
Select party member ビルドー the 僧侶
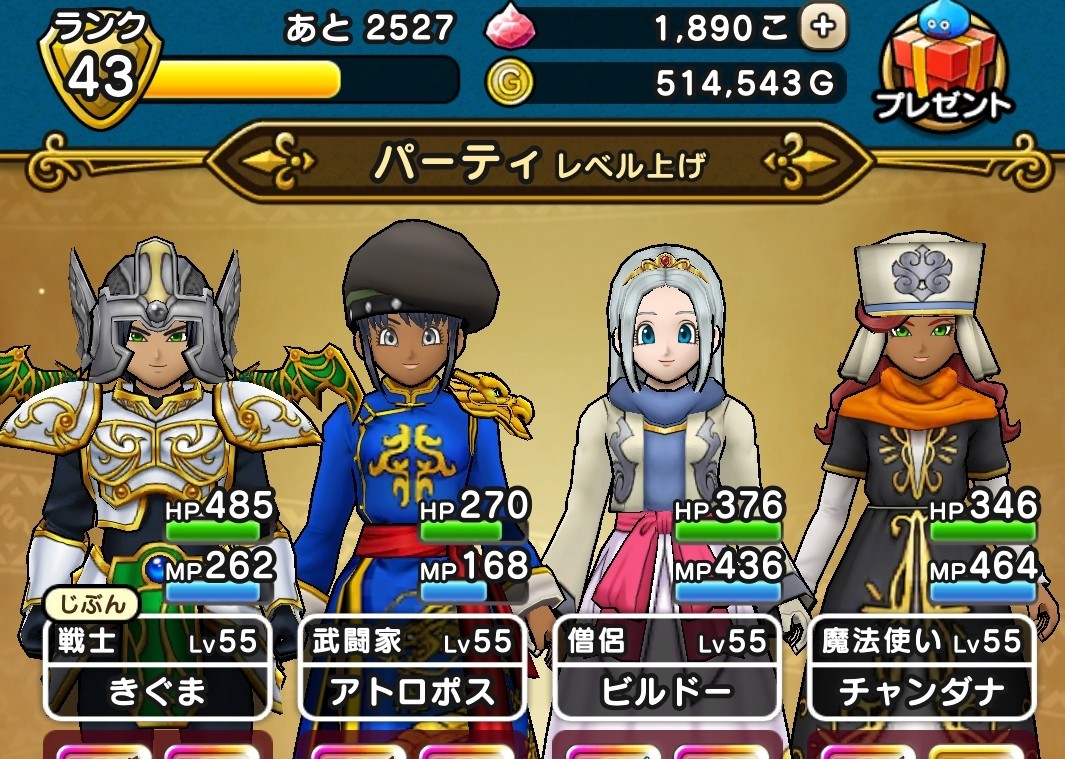click(667, 668)
